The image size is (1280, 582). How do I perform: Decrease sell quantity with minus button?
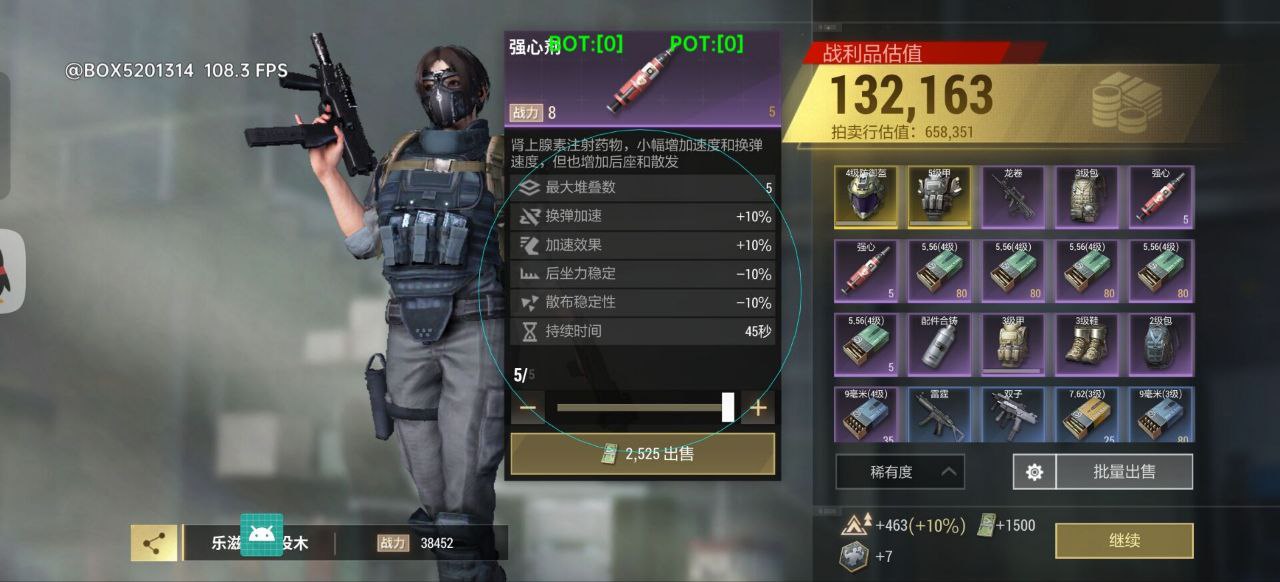click(x=529, y=408)
